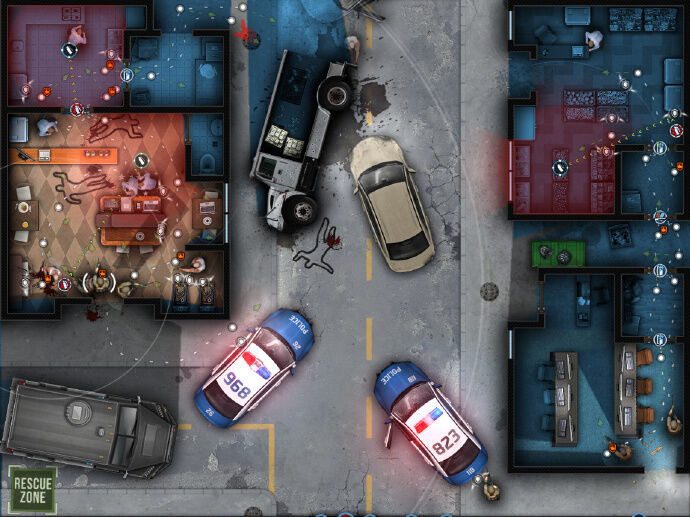Click the Rescue Zone marker
The width and height of the screenshot is (690, 517).
[32, 489]
